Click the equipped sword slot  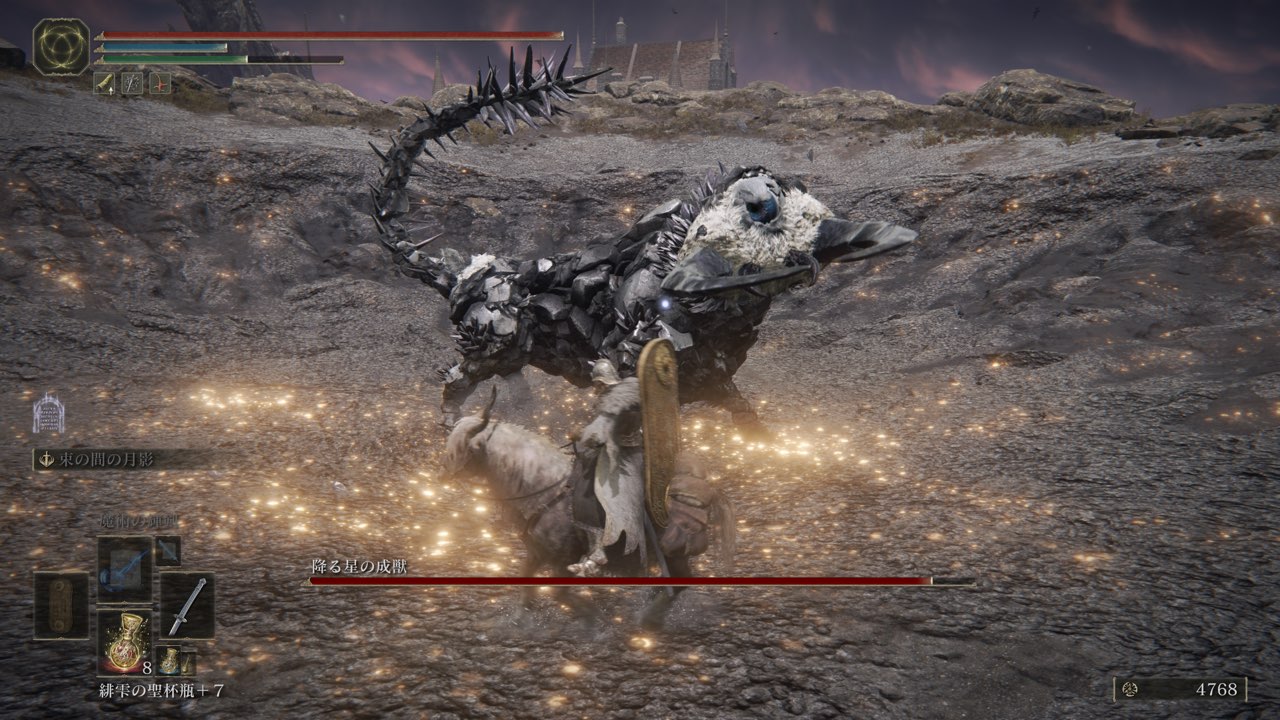187,605
